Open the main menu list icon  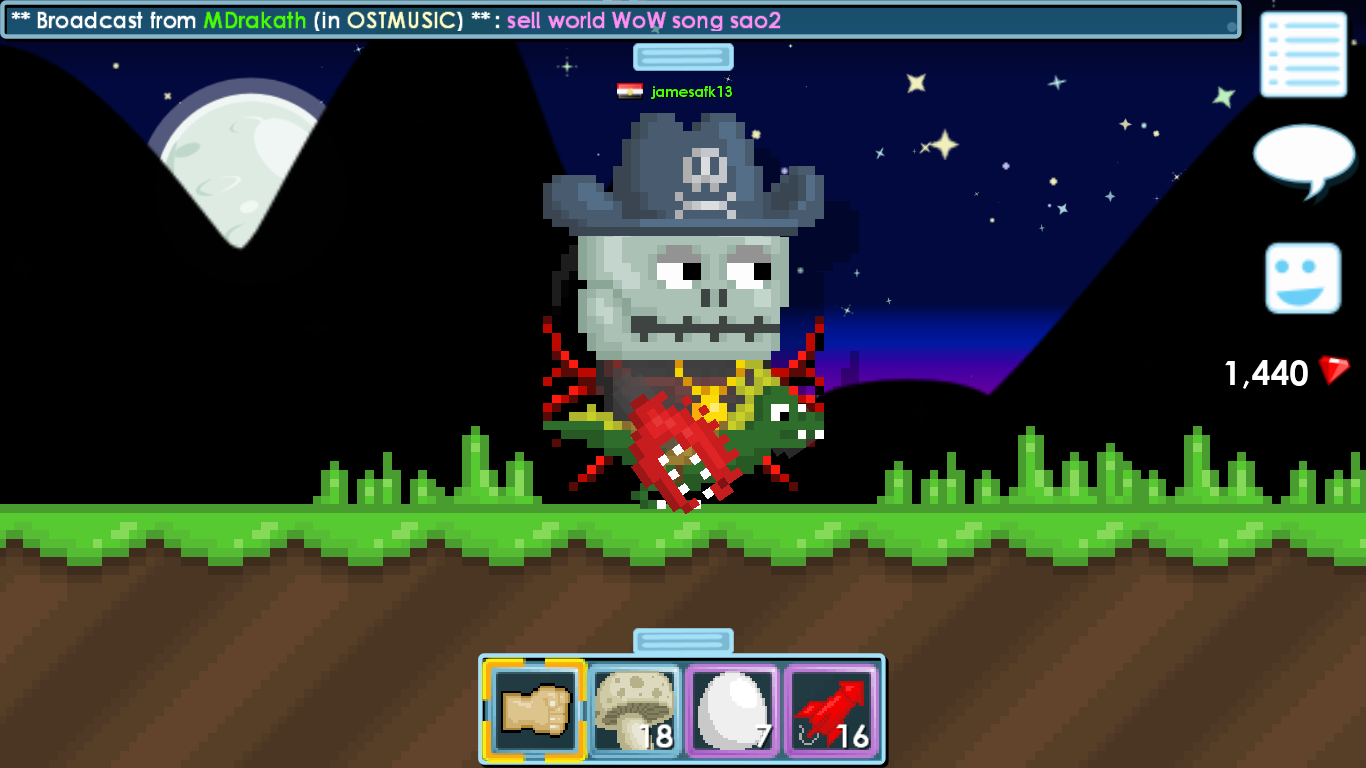[1303, 54]
